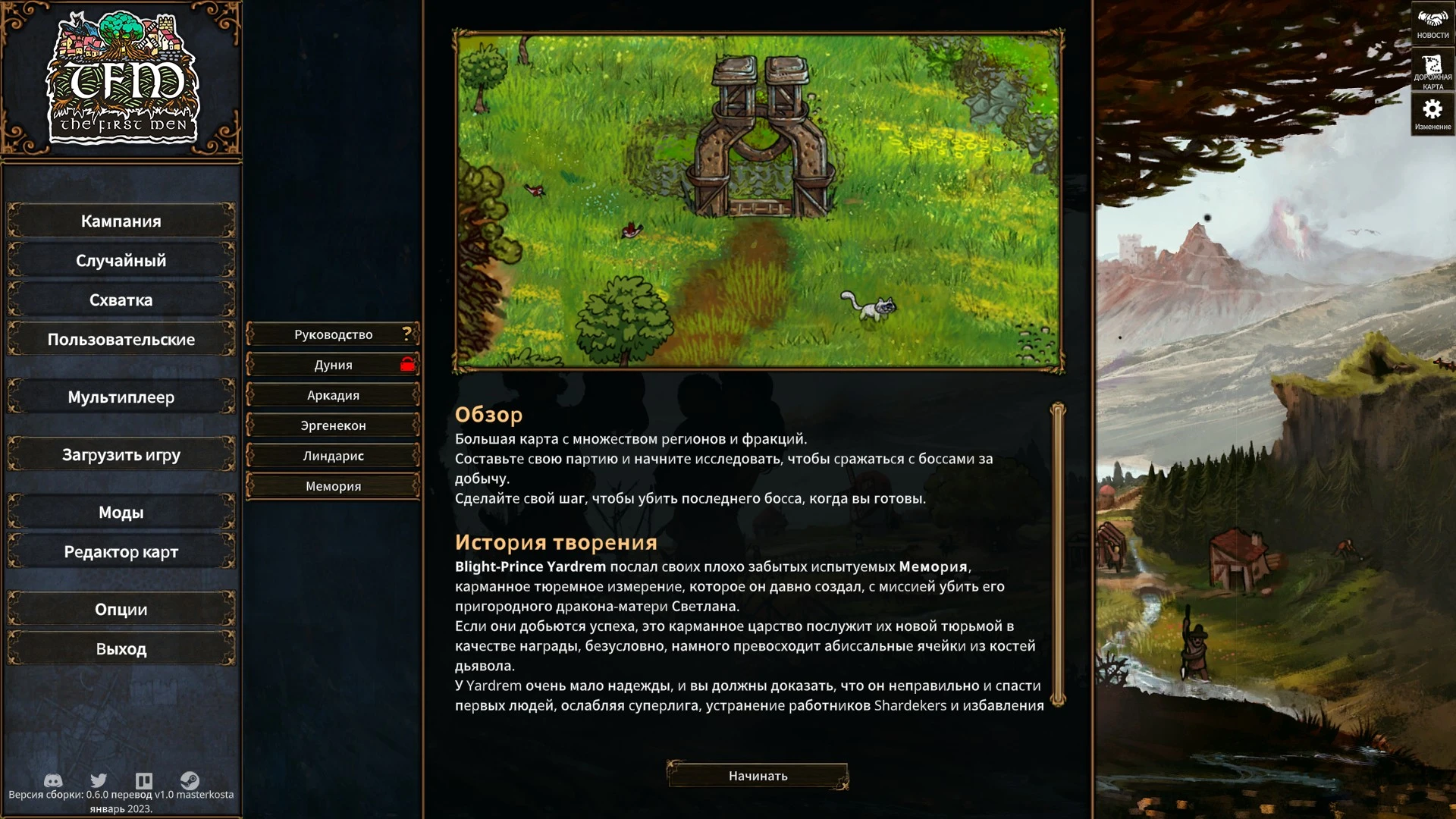The width and height of the screenshot is (1456, 819).
Task: Click the Изменение gear icon
Action: pyautogui.click(x=1434, y=110)
